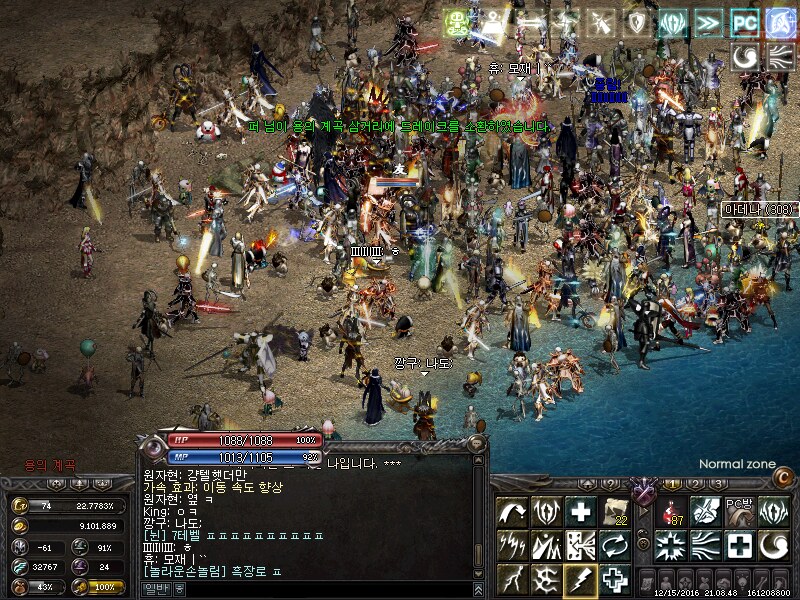800x600 pixels.
Task: Activate the wavy wind lines skill
Action: pyautogui.click(x=706, y=545)
